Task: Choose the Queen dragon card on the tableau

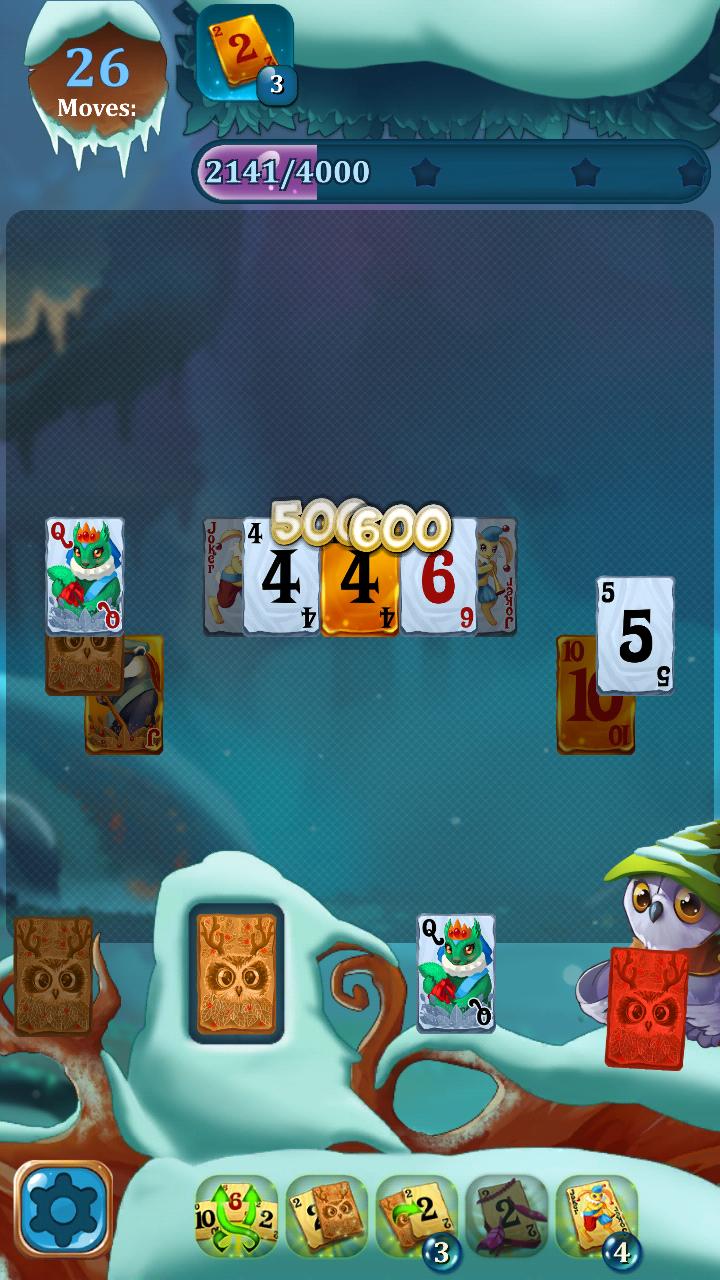Action: click(85, 574)
